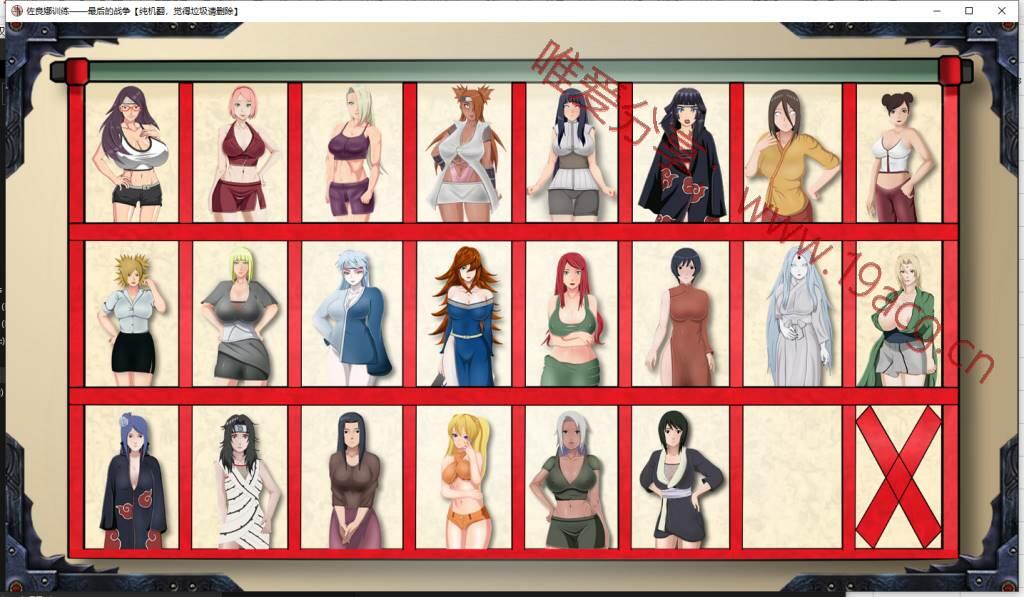Select the spiky blonde character in black skirt
The height and width of the screenshot is (597, 1024).
tap(133, 313)
